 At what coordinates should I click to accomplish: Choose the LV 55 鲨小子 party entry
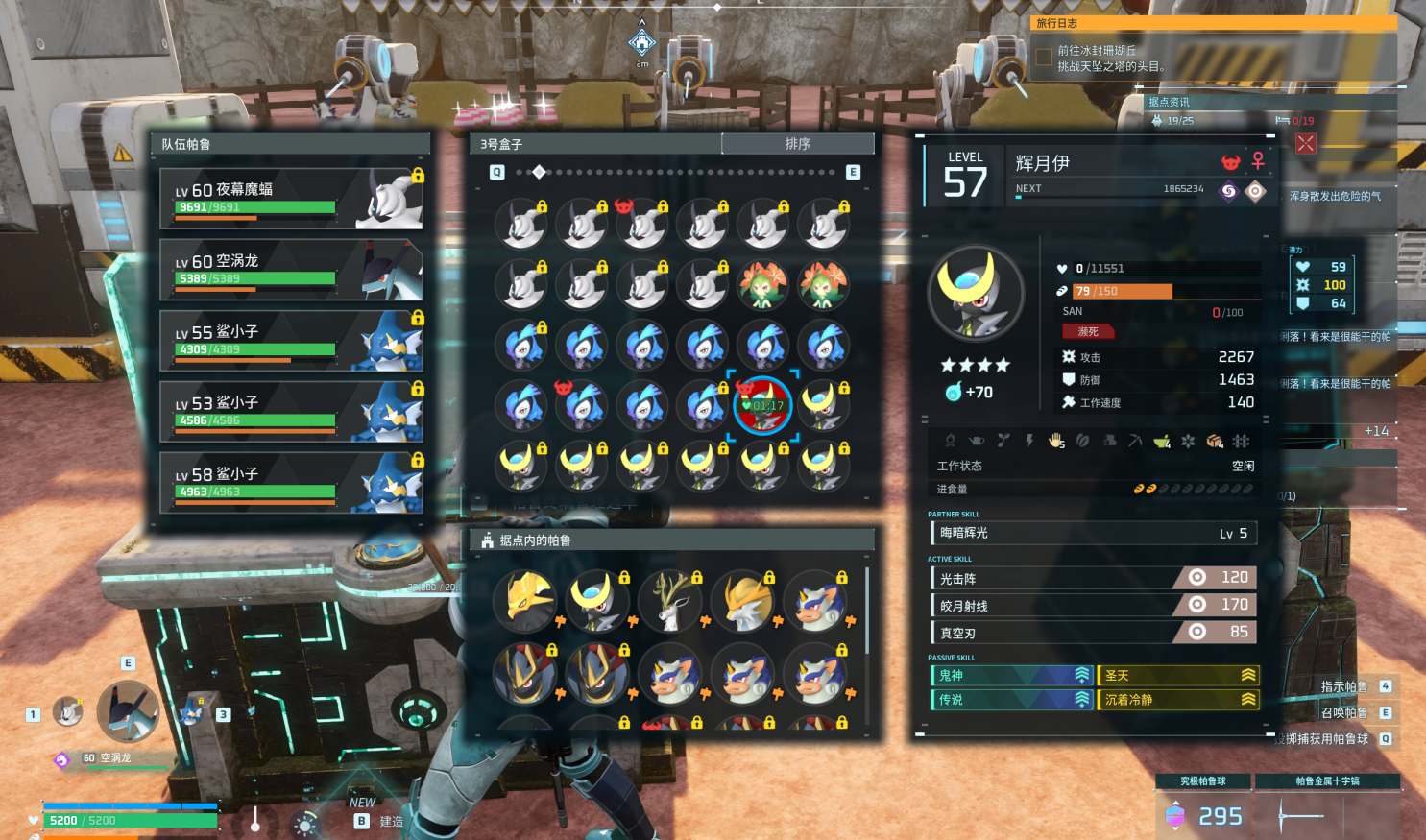click(x=292, y=341)
